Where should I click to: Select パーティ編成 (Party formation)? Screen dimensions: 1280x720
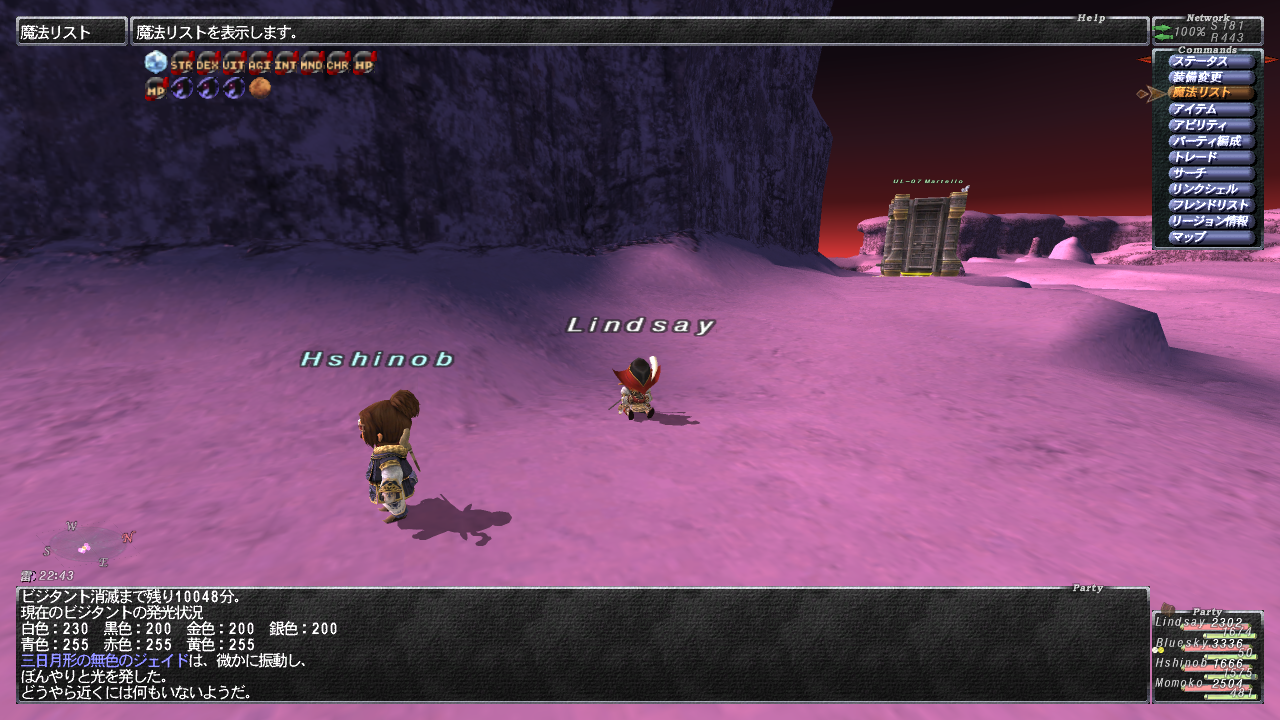click(1211, 141)
